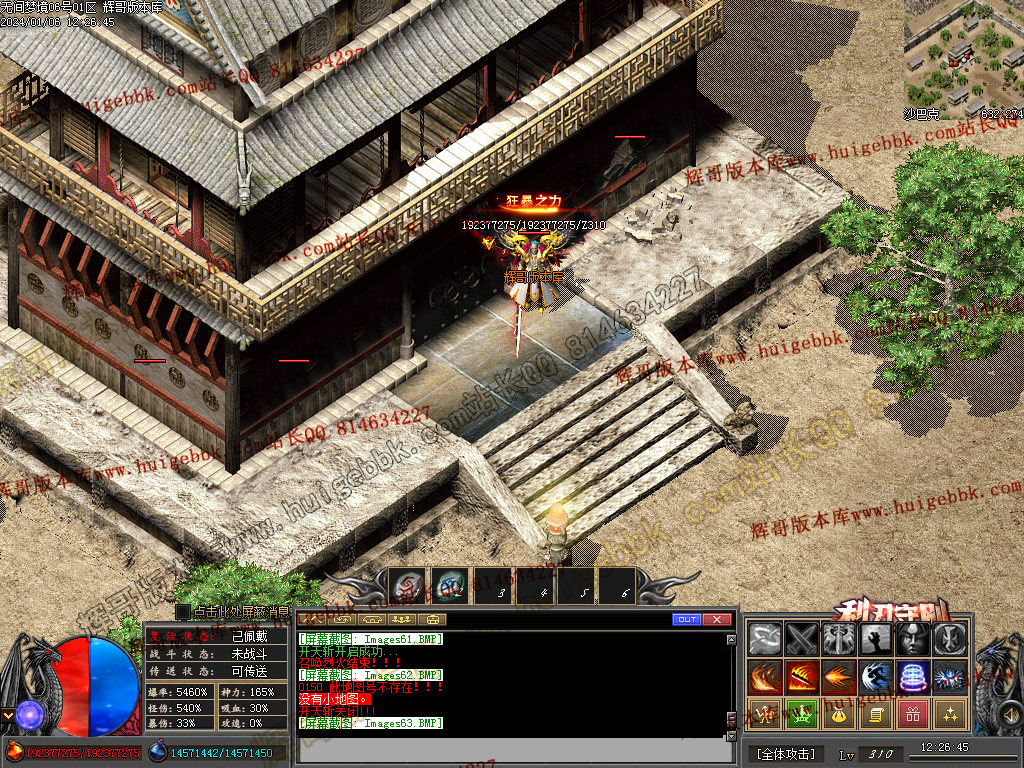The height and width of the screenshot is (768, 1024).
Task: Activate the flaming sword slash skill
Action: pyautogui.click(x=802, y=677)
